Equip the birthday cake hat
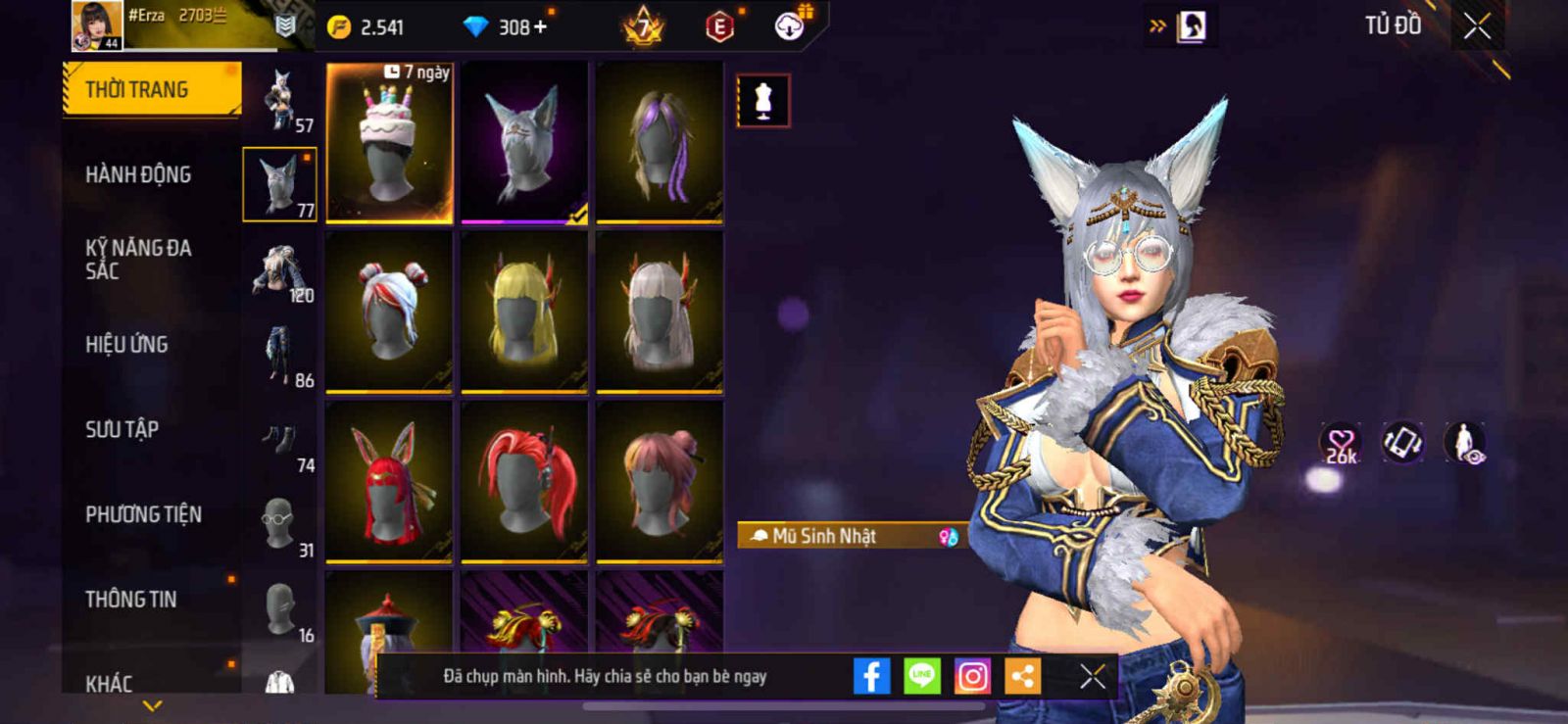Viewport: 1568px width, 724px height. tap(389, 143)
